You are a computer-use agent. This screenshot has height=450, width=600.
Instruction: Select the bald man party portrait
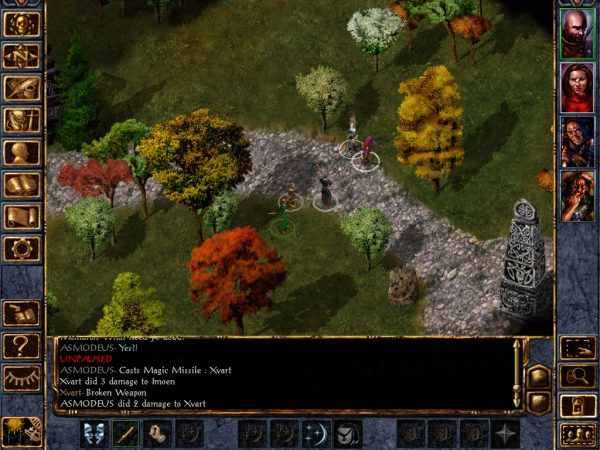[577, 35]
